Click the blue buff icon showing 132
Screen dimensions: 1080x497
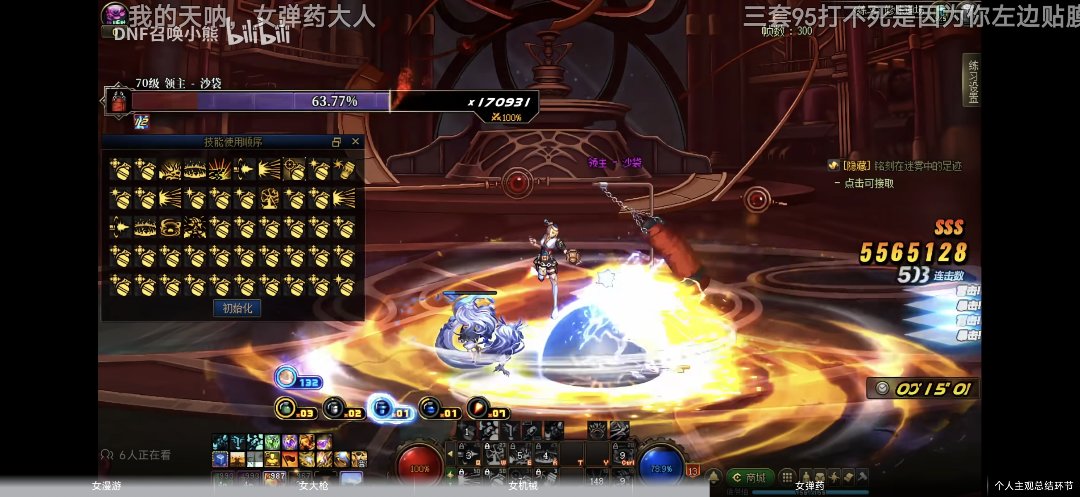click(286, 377)
